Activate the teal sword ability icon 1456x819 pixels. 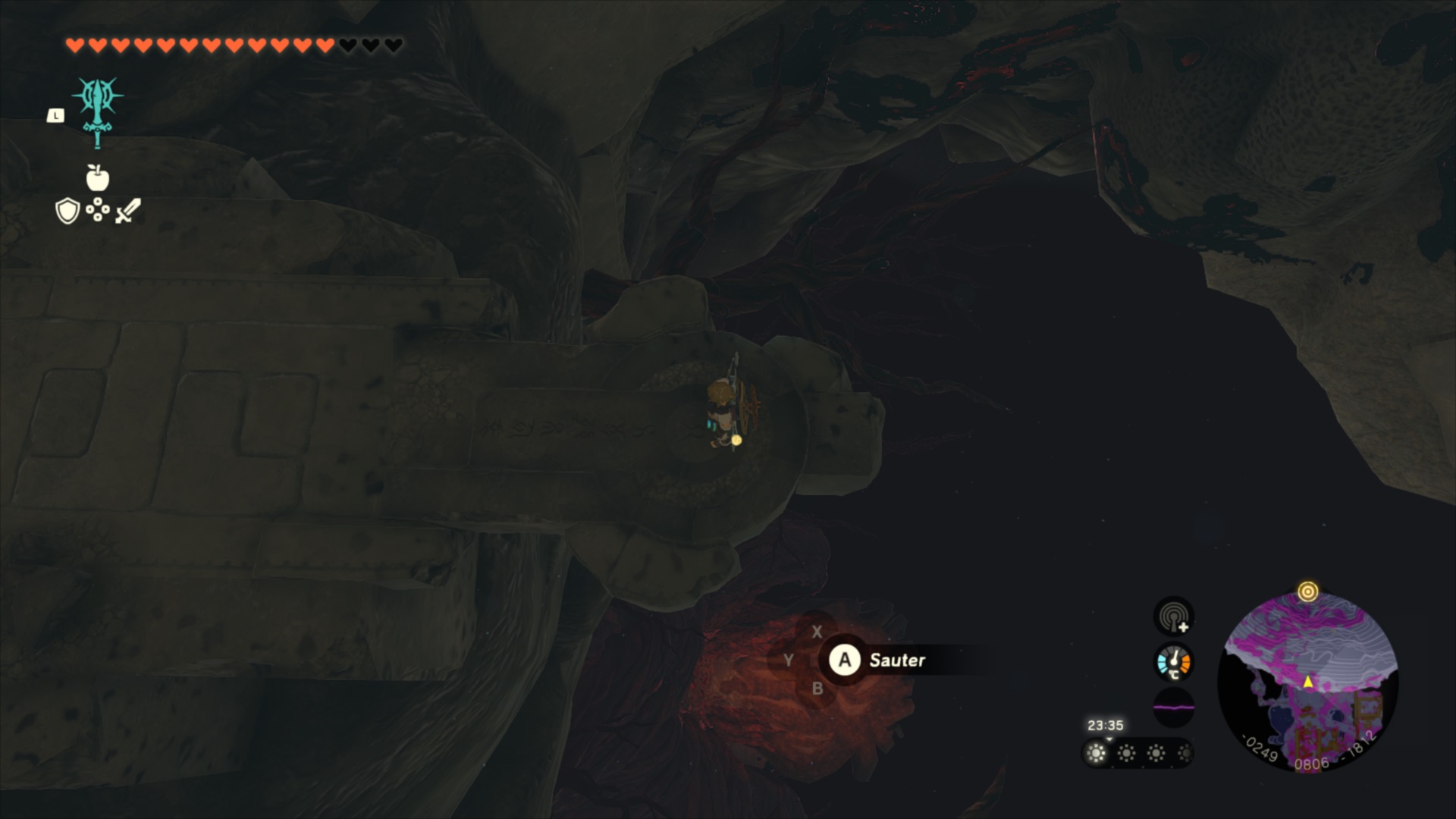[98, 110]
